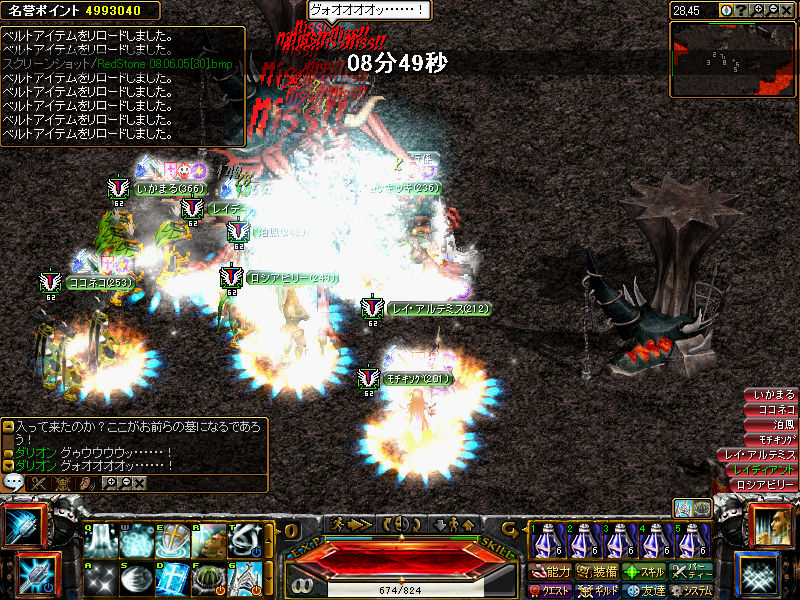Open the システム (system) menu
This screenshot has width=800, height=600.
coord(692,591)
